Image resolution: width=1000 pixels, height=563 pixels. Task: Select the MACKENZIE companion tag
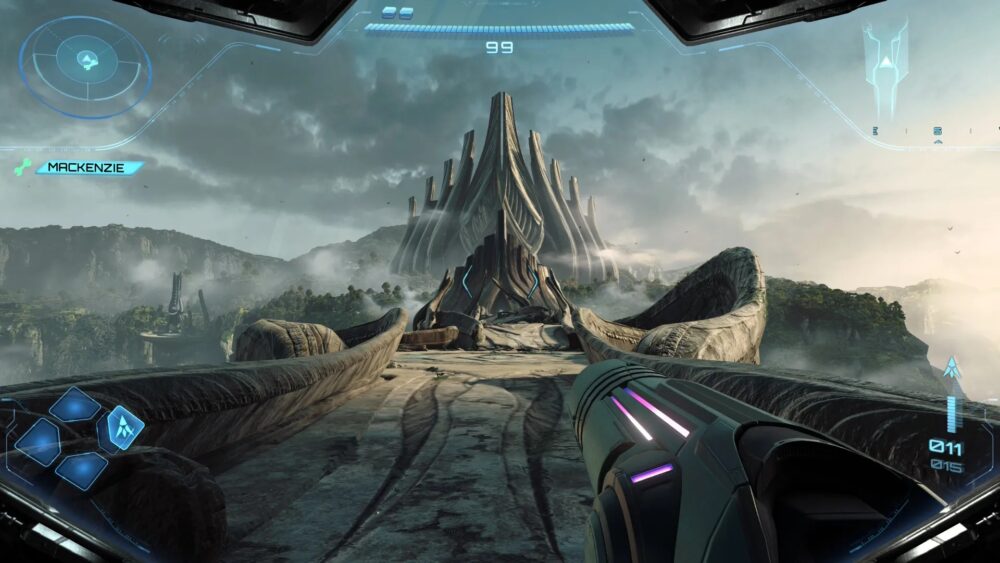tap(88, 168)
